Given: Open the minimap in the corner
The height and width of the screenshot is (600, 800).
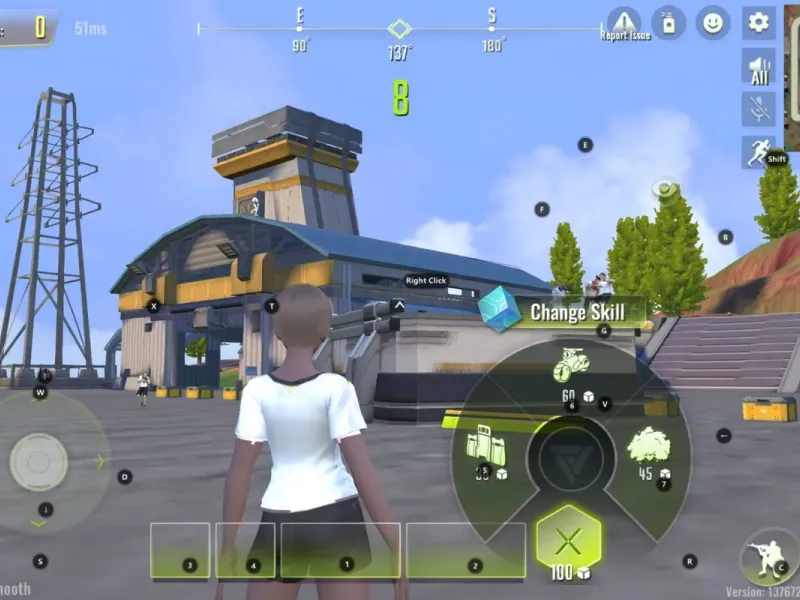Looking at the screenshot, I should pos(792,76).
